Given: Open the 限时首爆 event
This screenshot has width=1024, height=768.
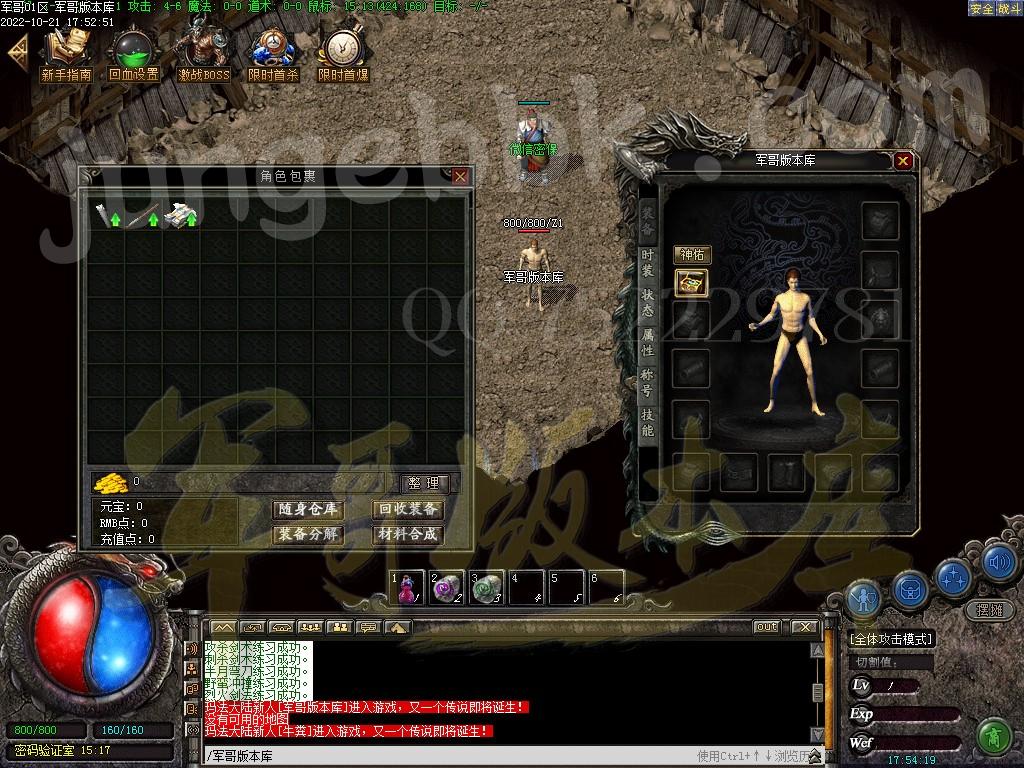Looking at the screenshot, I should click(x=343, y=56).
